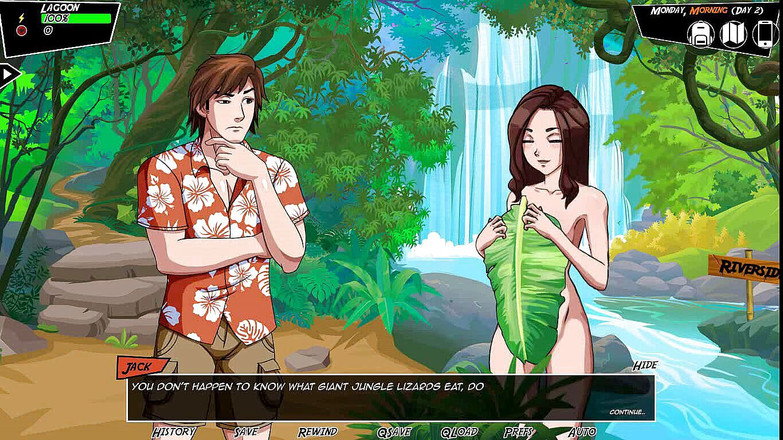783x440 pixels.
Task: Rewind the last dialogue line
Action: point(317,432)
